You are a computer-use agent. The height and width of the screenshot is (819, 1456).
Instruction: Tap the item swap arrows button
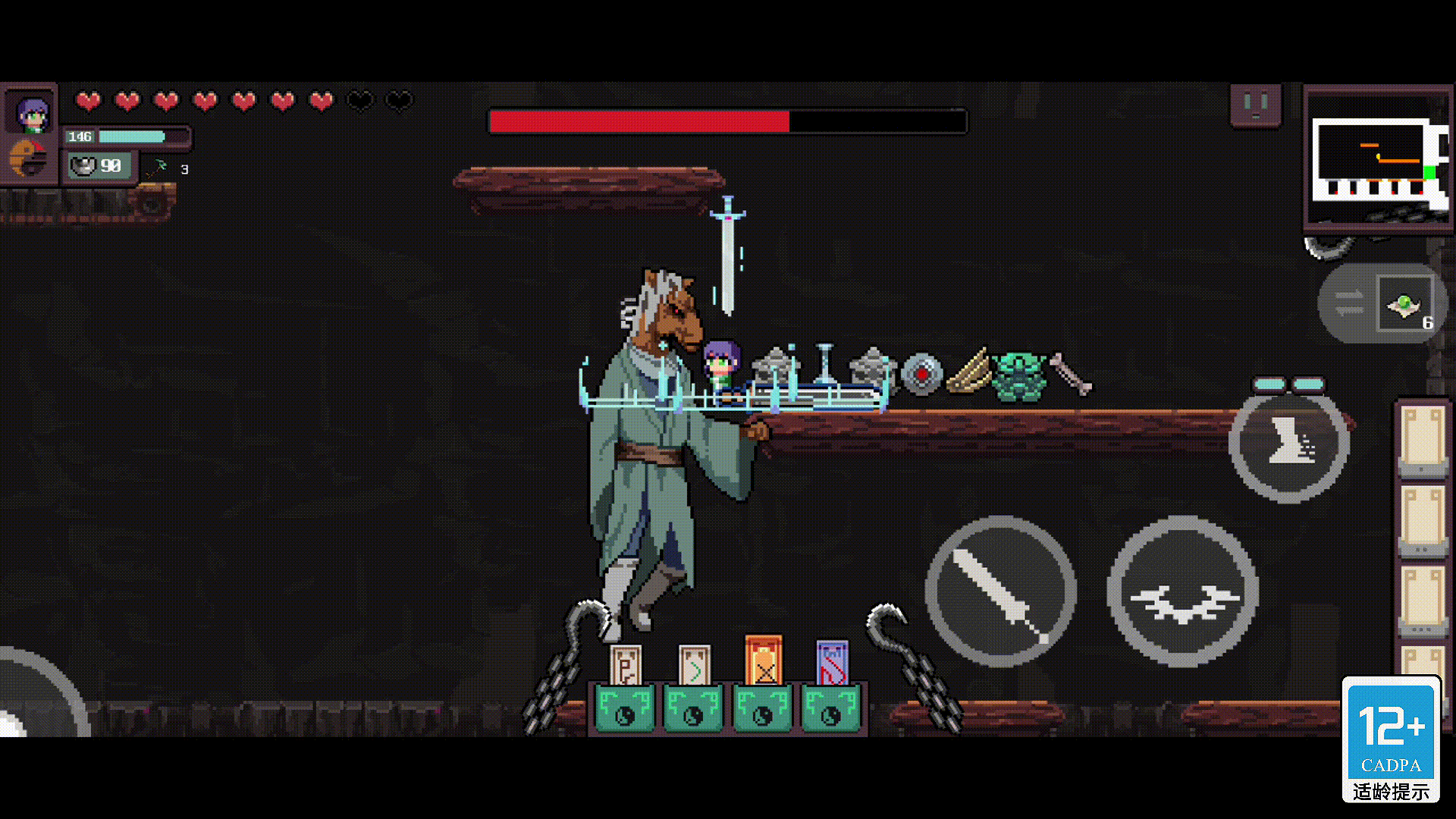click(1348, 303)
